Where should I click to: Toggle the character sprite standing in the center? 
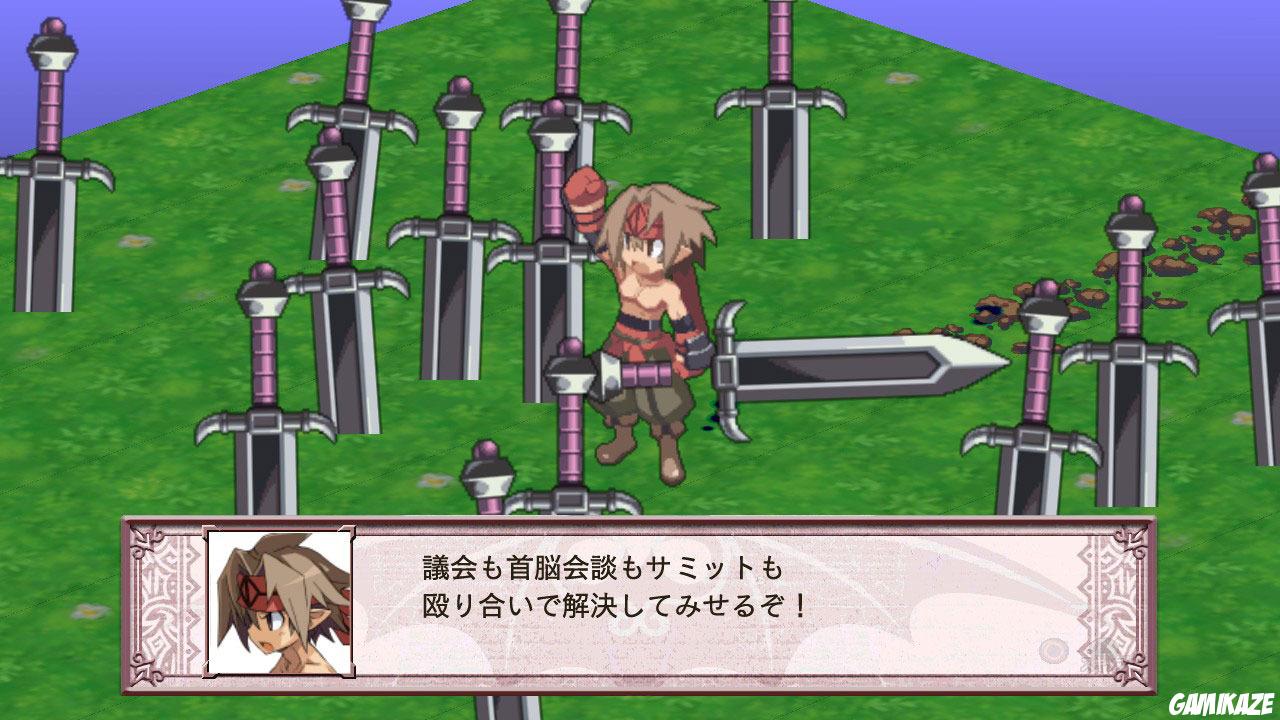pos(650,320)
